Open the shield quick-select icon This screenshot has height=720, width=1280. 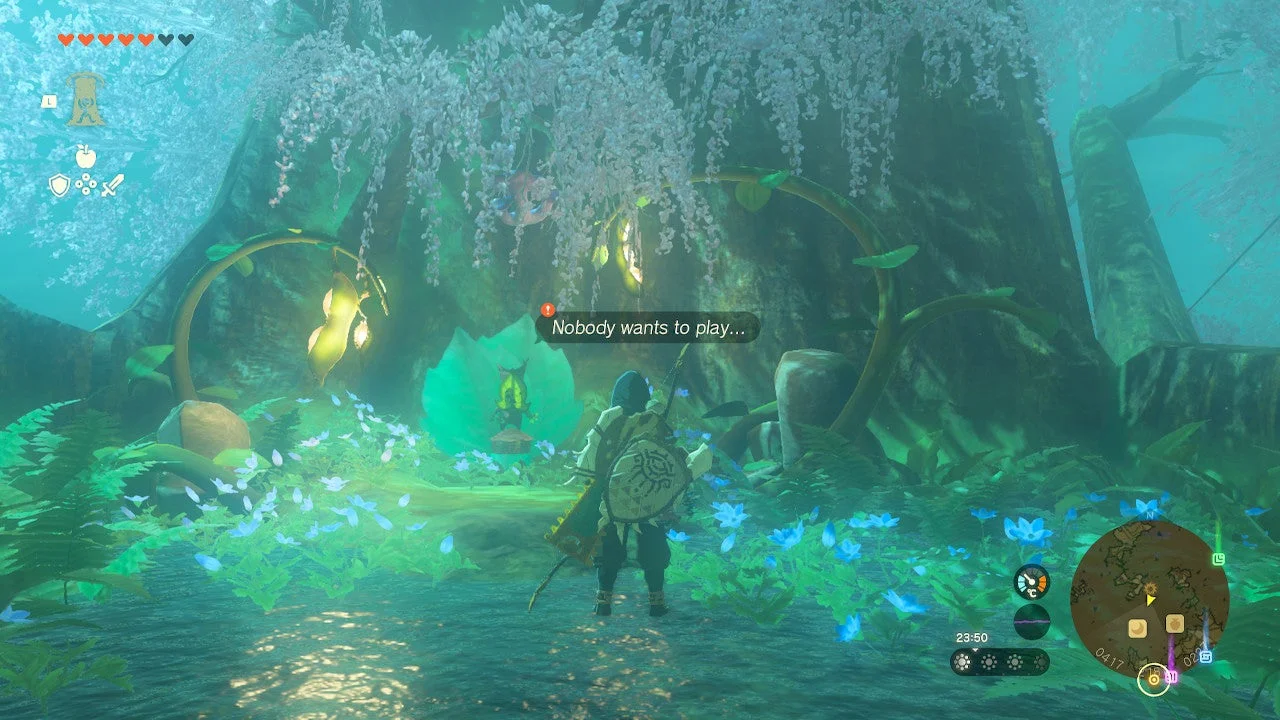[x=59, y=184]
